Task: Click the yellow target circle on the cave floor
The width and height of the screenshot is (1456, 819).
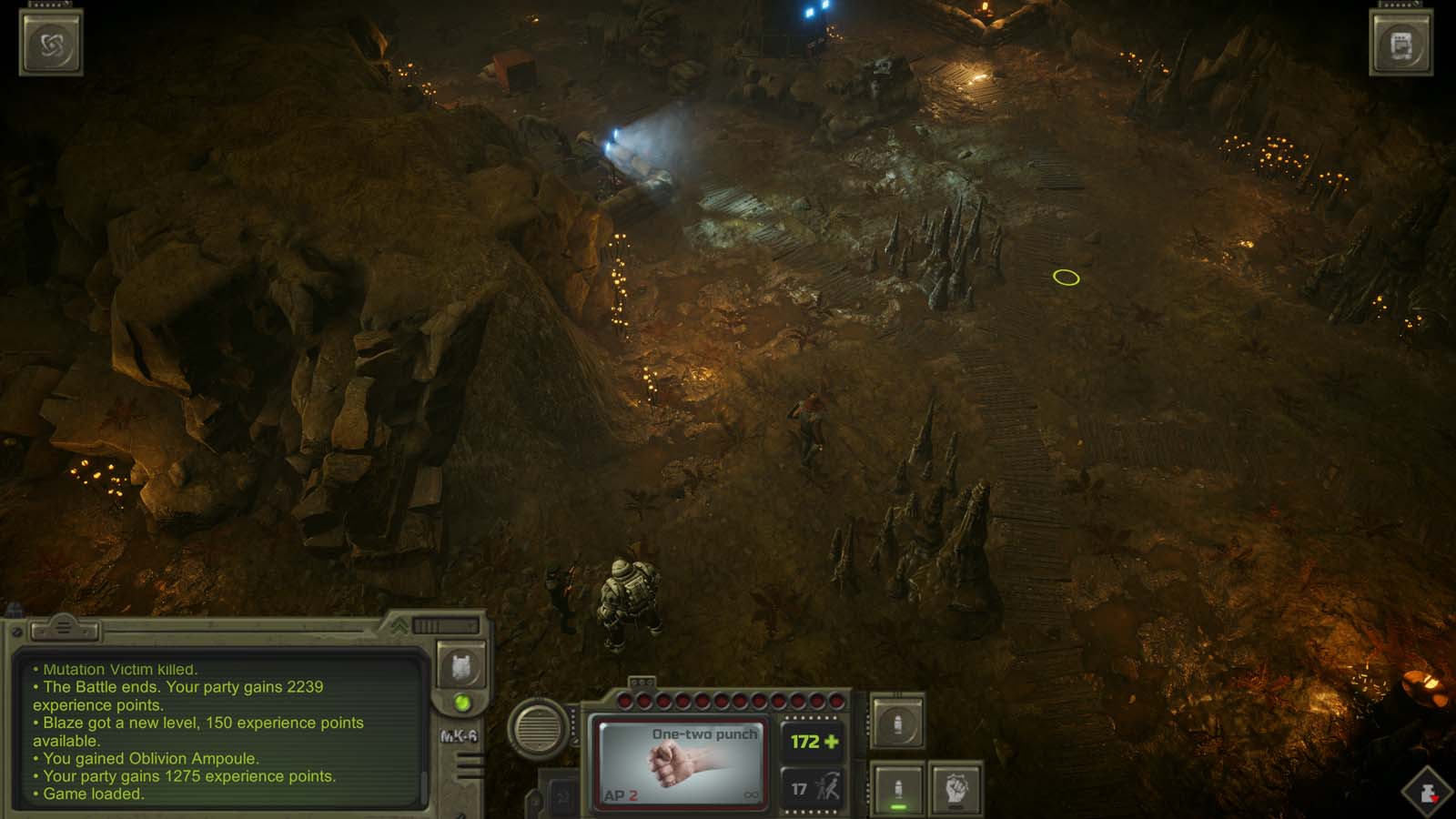Action: click(1064, 278)
